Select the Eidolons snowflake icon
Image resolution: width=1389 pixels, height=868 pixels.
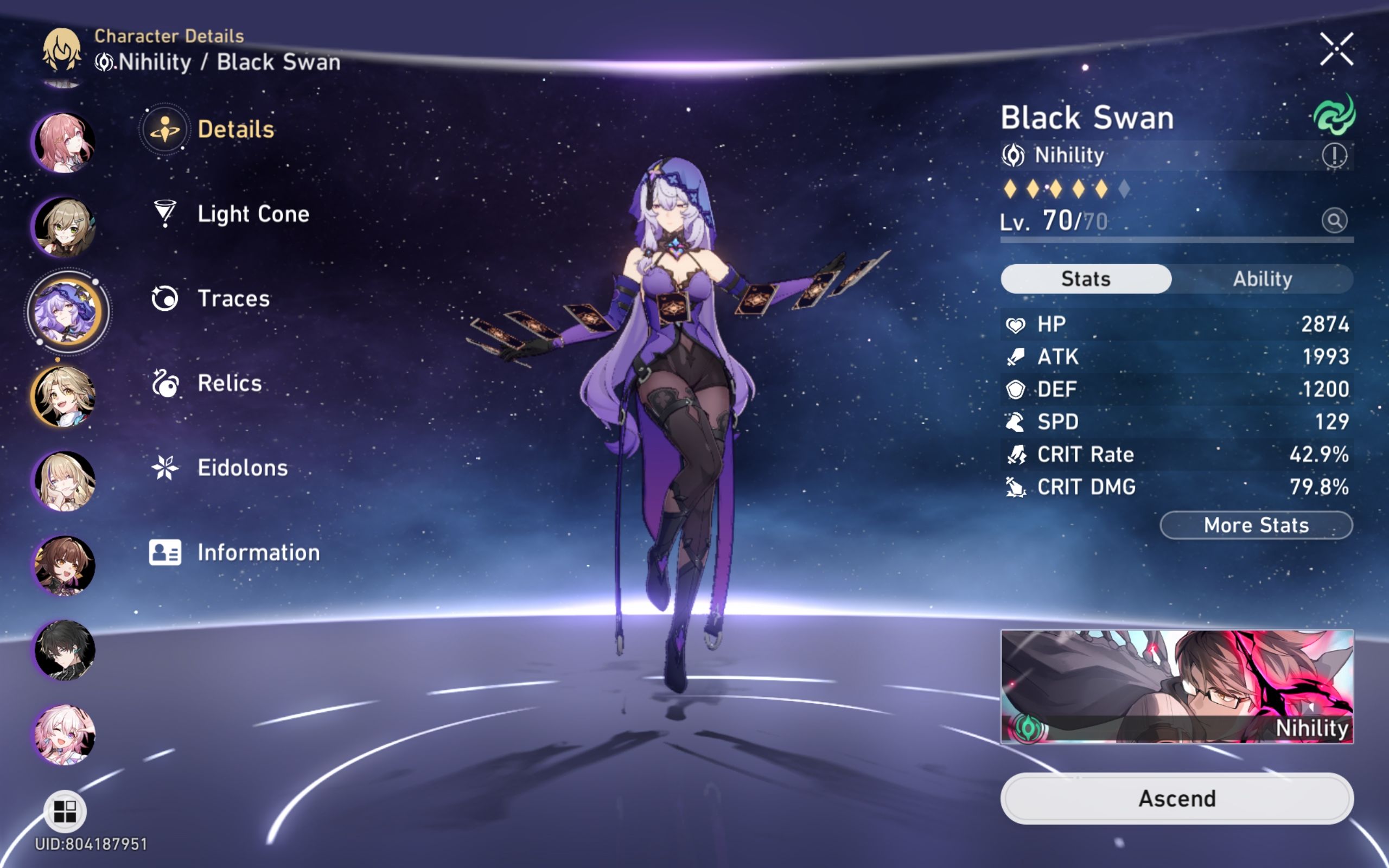tap(165, 468)
